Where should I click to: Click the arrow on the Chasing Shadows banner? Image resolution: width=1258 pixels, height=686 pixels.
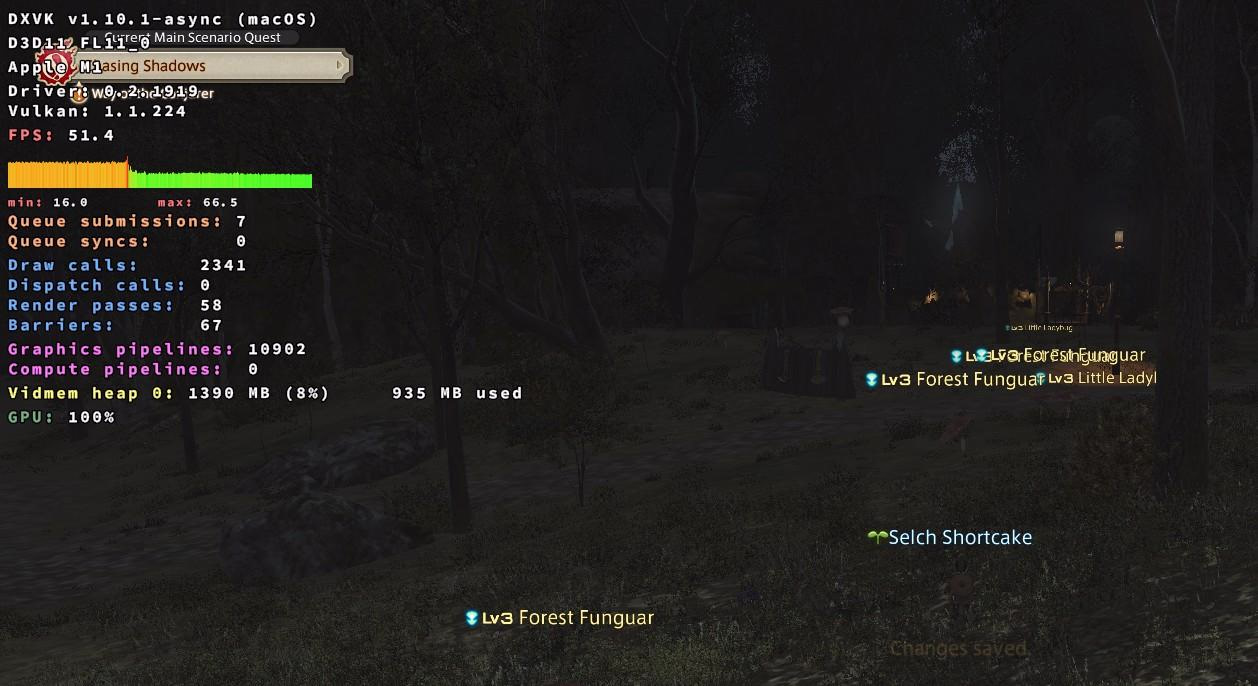(340, 66)
